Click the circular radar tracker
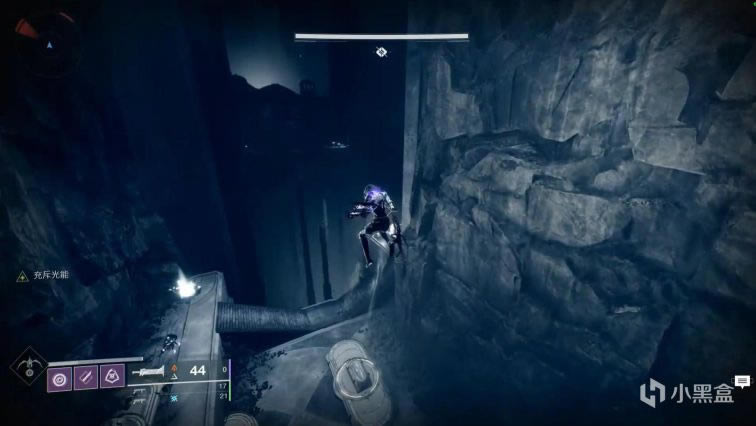Screen dimensions: 756x426 45,42
